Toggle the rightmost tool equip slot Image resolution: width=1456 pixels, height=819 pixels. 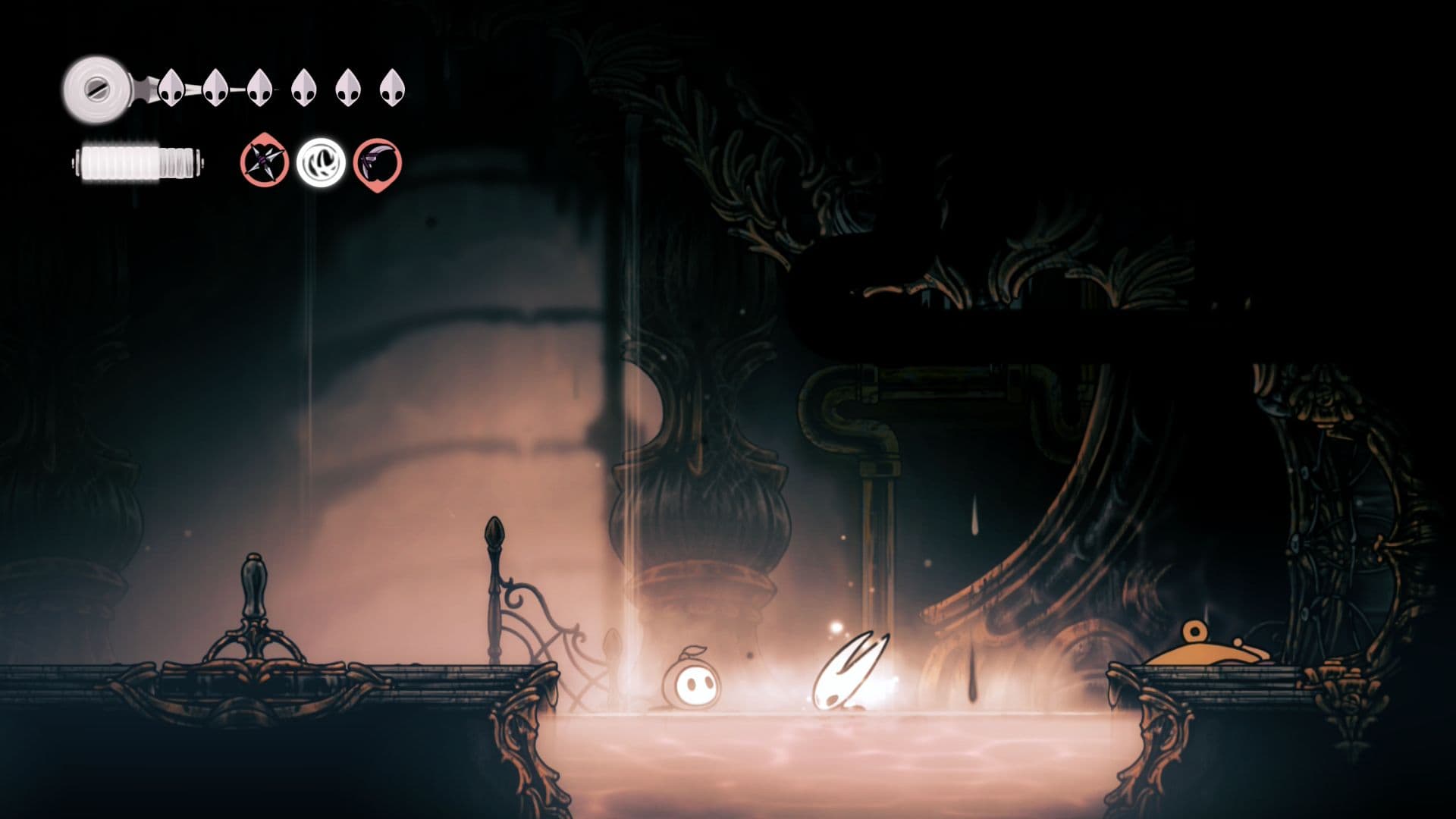coord(376,163)
